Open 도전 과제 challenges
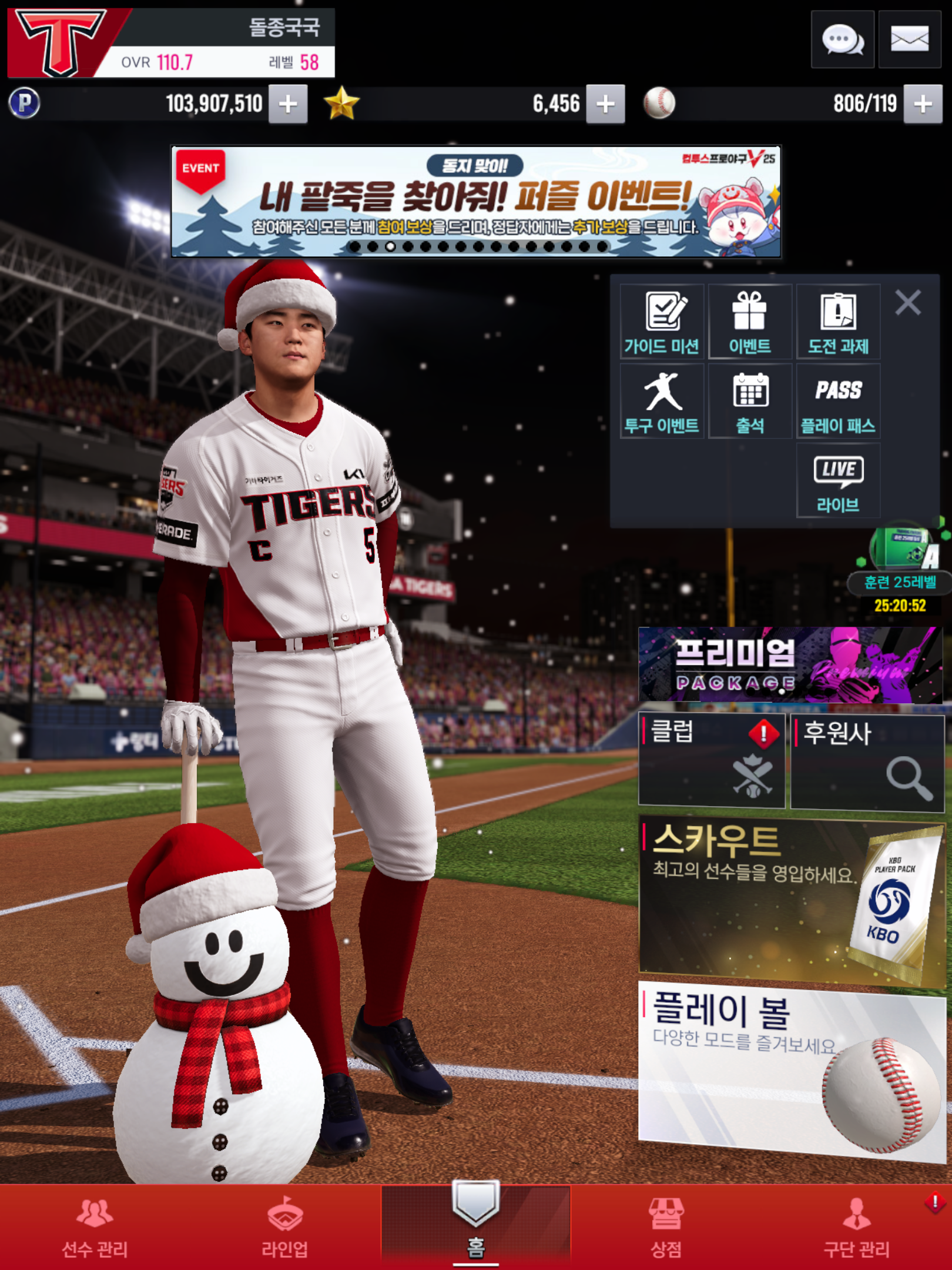This screenshot has width=952, height=1270. point(838,322)
